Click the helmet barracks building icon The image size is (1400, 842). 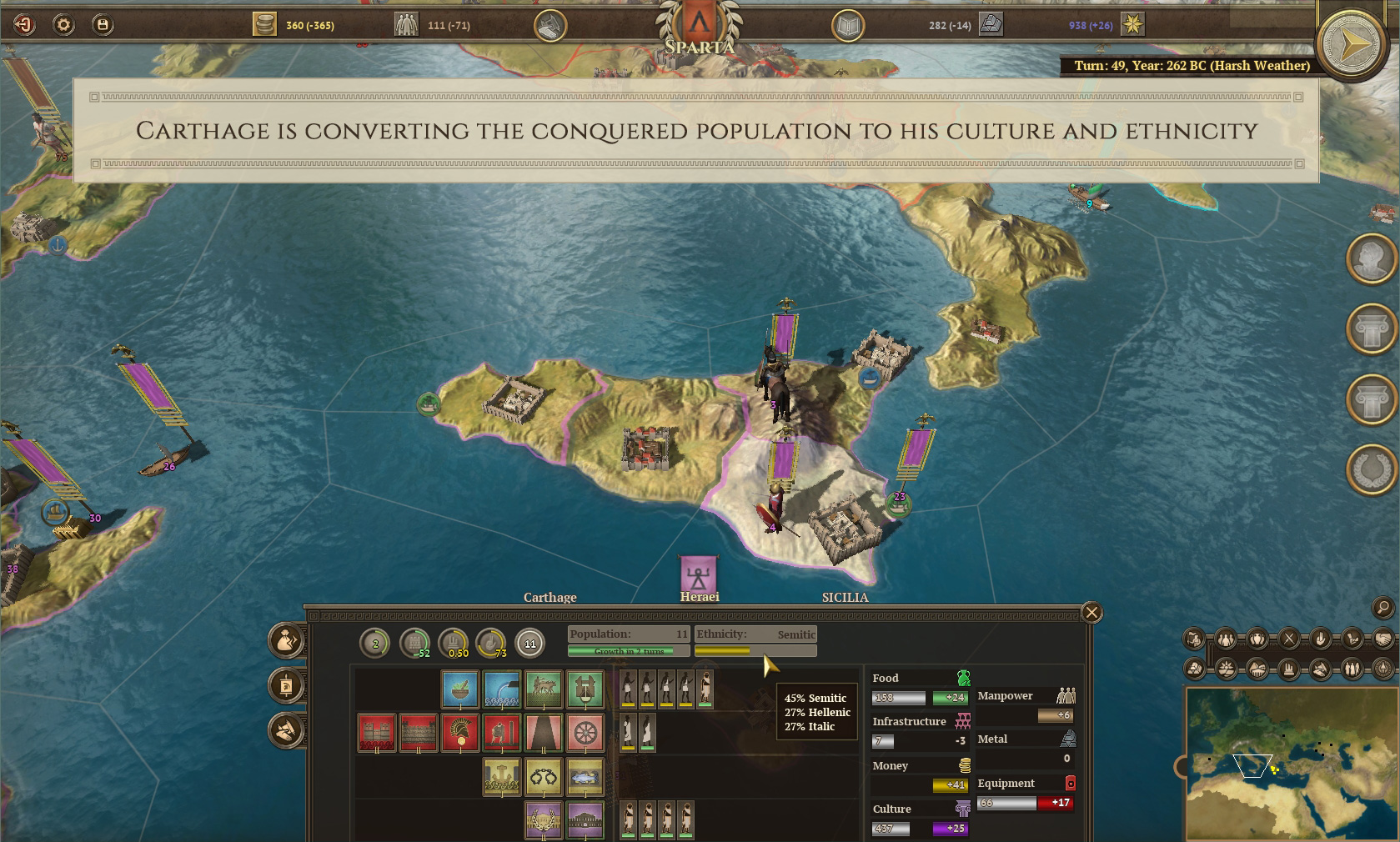click(x=460, y=734)
